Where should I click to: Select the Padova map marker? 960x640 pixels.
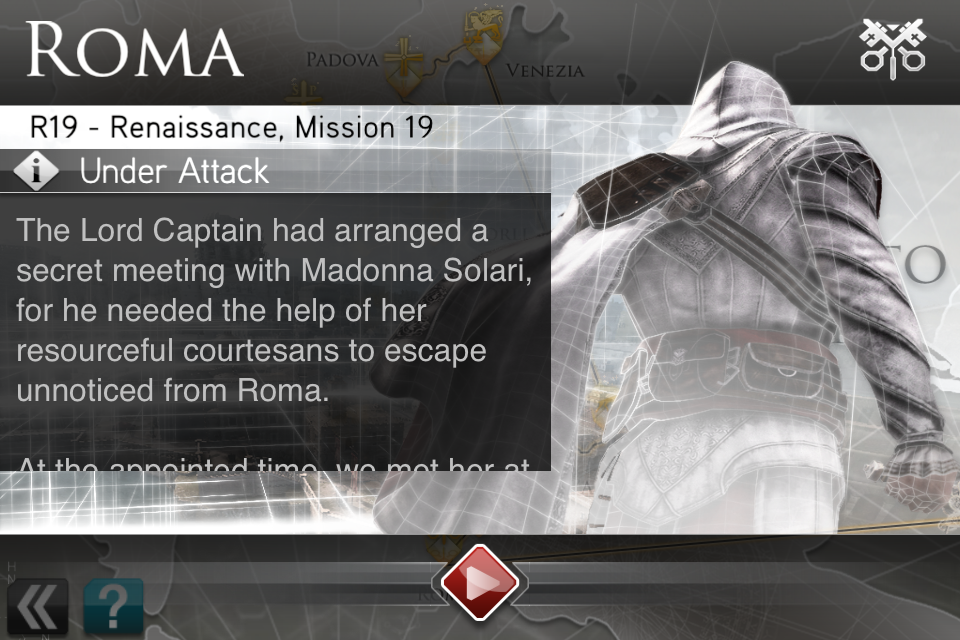pos(404,60)
